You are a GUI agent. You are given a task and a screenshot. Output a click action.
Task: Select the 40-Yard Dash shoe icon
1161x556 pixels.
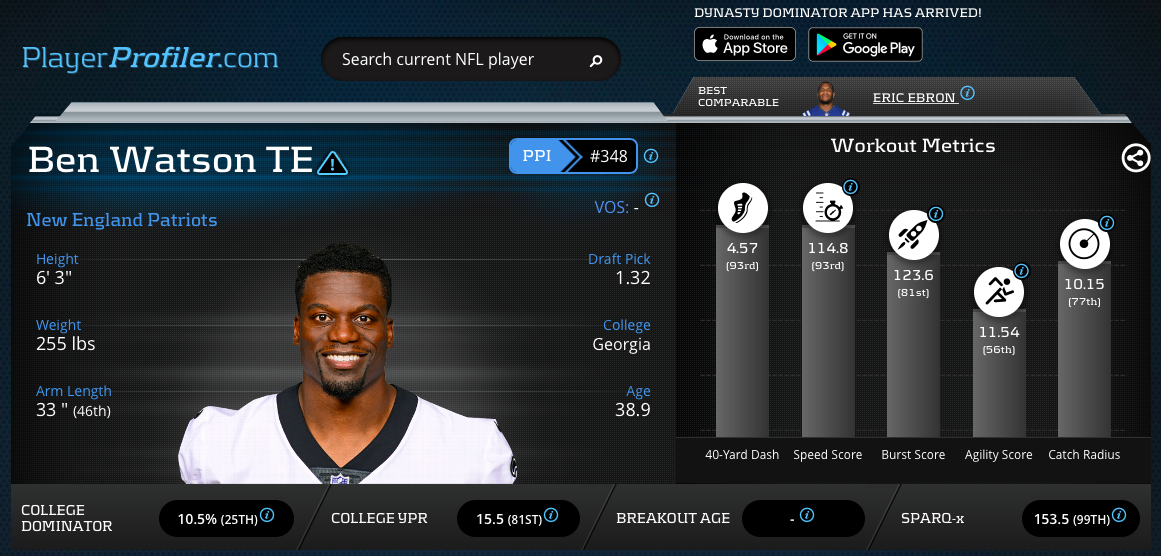pos(743,208)
